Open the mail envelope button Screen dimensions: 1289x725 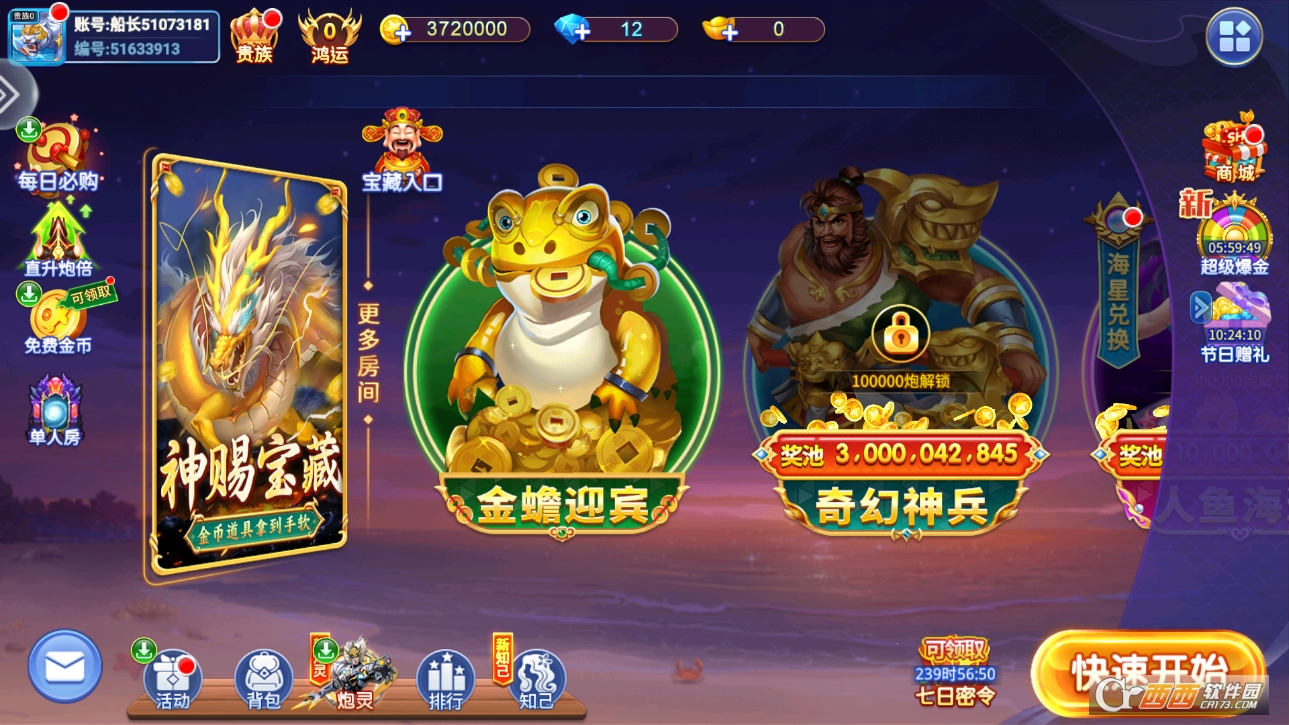click(x=65, y=665)
